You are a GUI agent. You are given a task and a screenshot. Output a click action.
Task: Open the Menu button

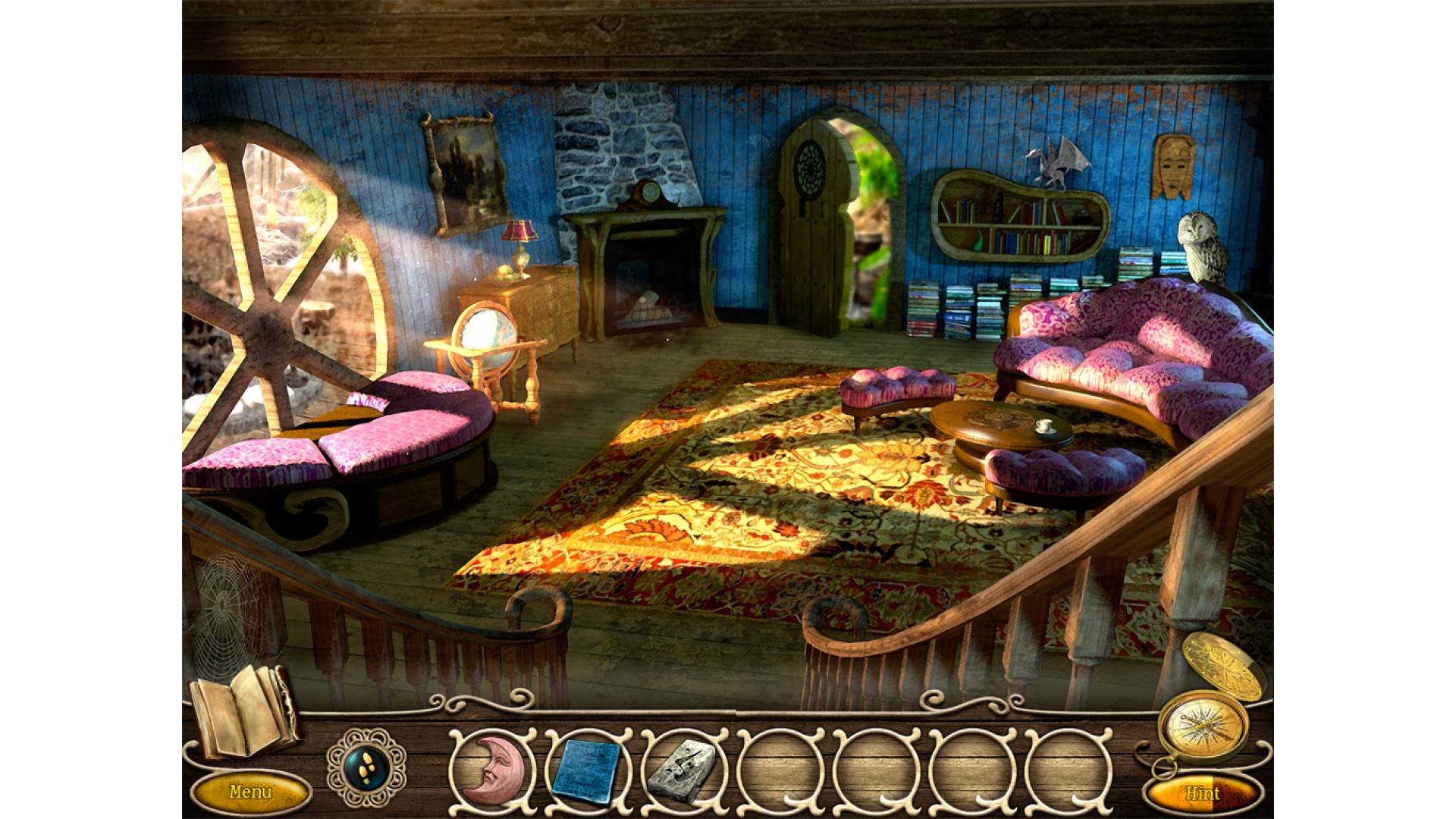pyautogui.click(x=249, y=792)
